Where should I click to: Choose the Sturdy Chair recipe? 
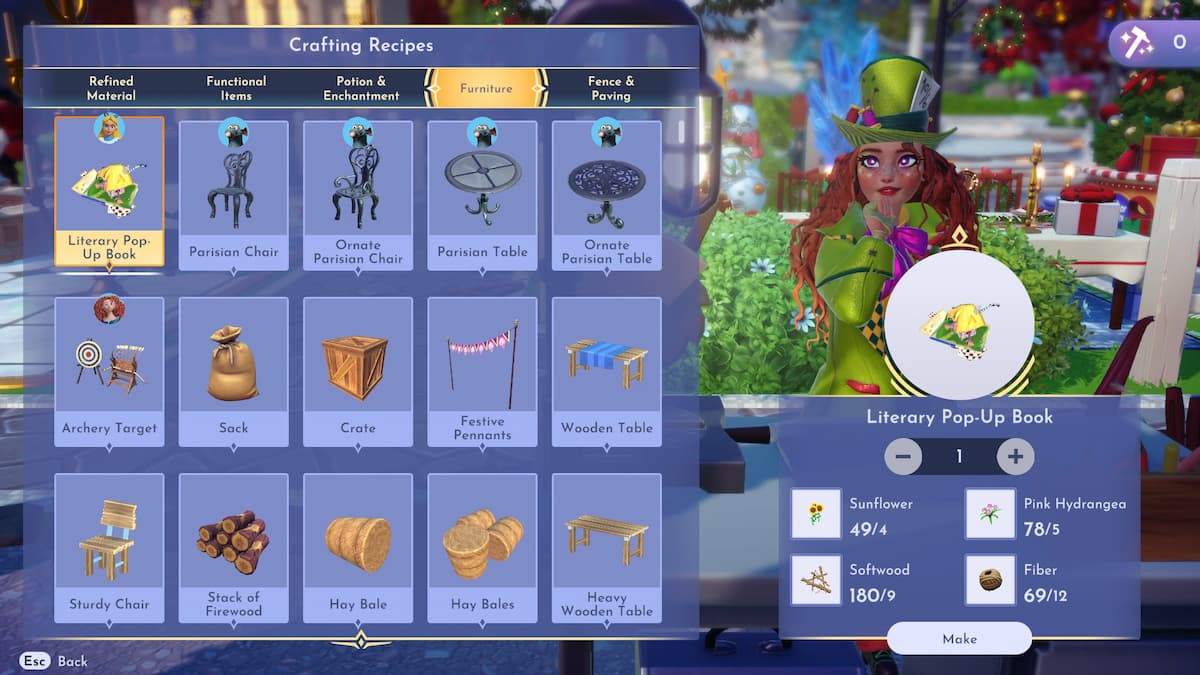[x=109, y=548]
